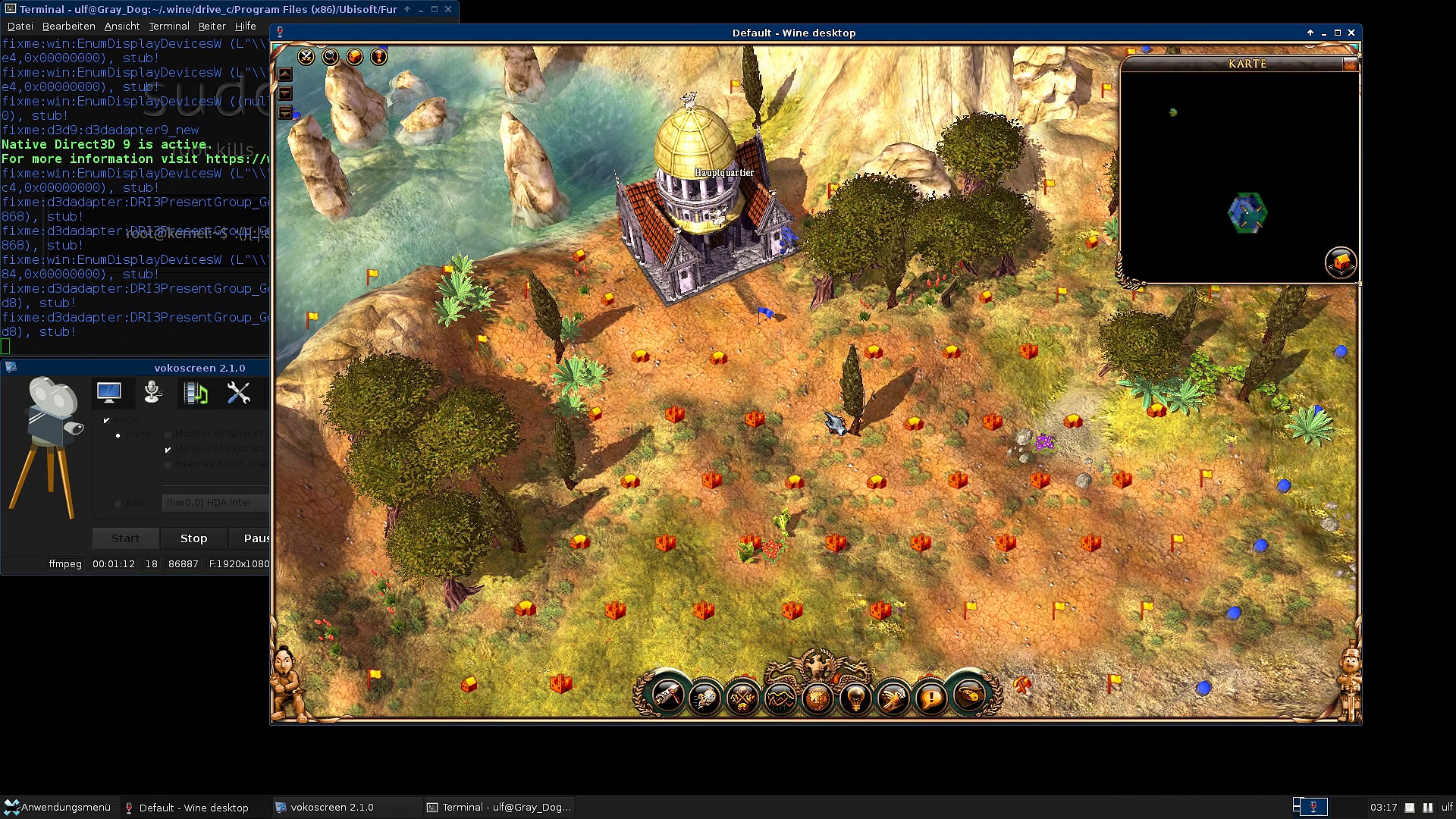
Task: Select the carrier pigeon message icon
Action: [893, 697]
